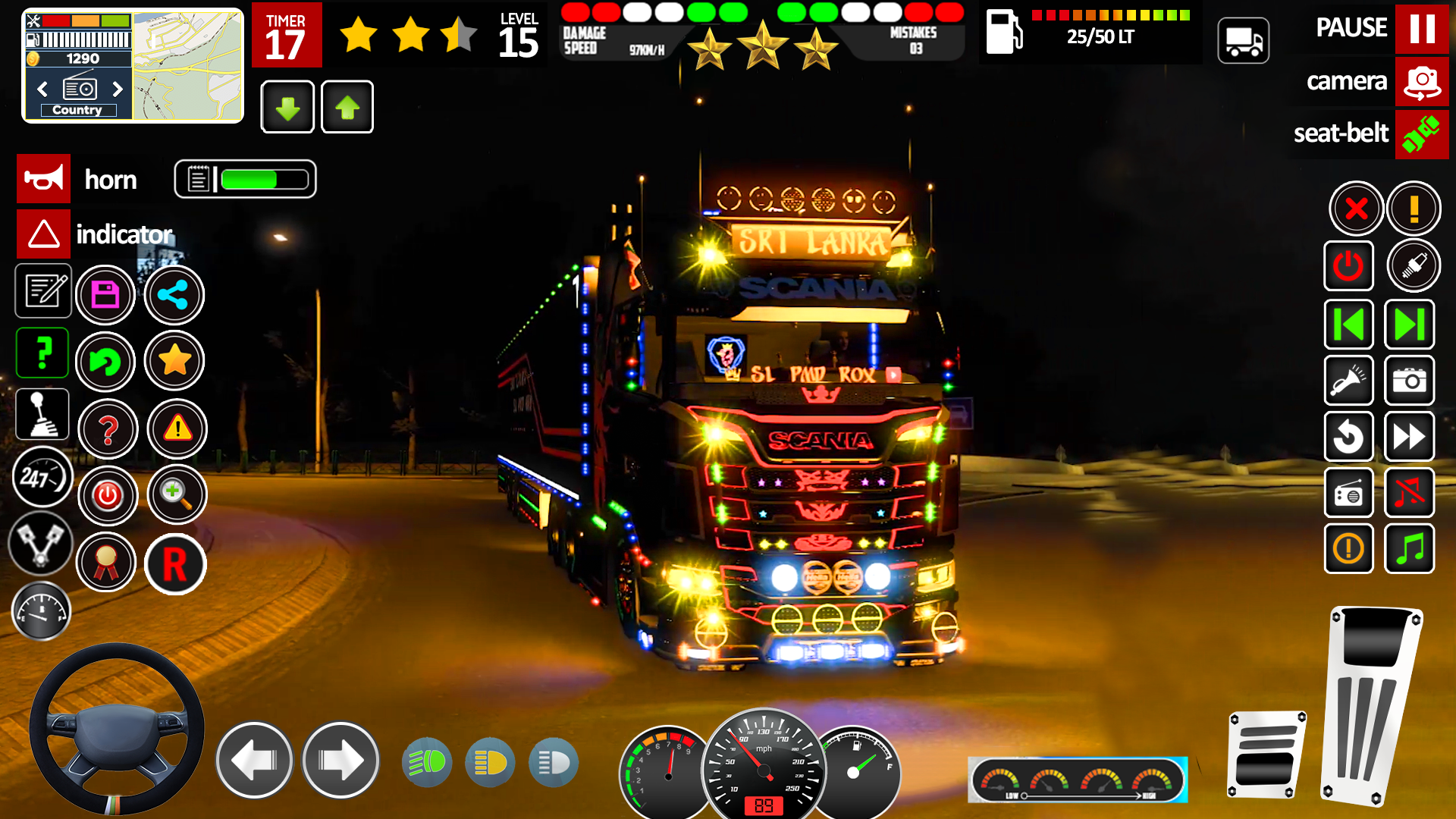The width and height of the screenshot is (1456, 819).
Task: Tap the spark plug icon
Action: pyautogui.click(x=1412, y=266)
